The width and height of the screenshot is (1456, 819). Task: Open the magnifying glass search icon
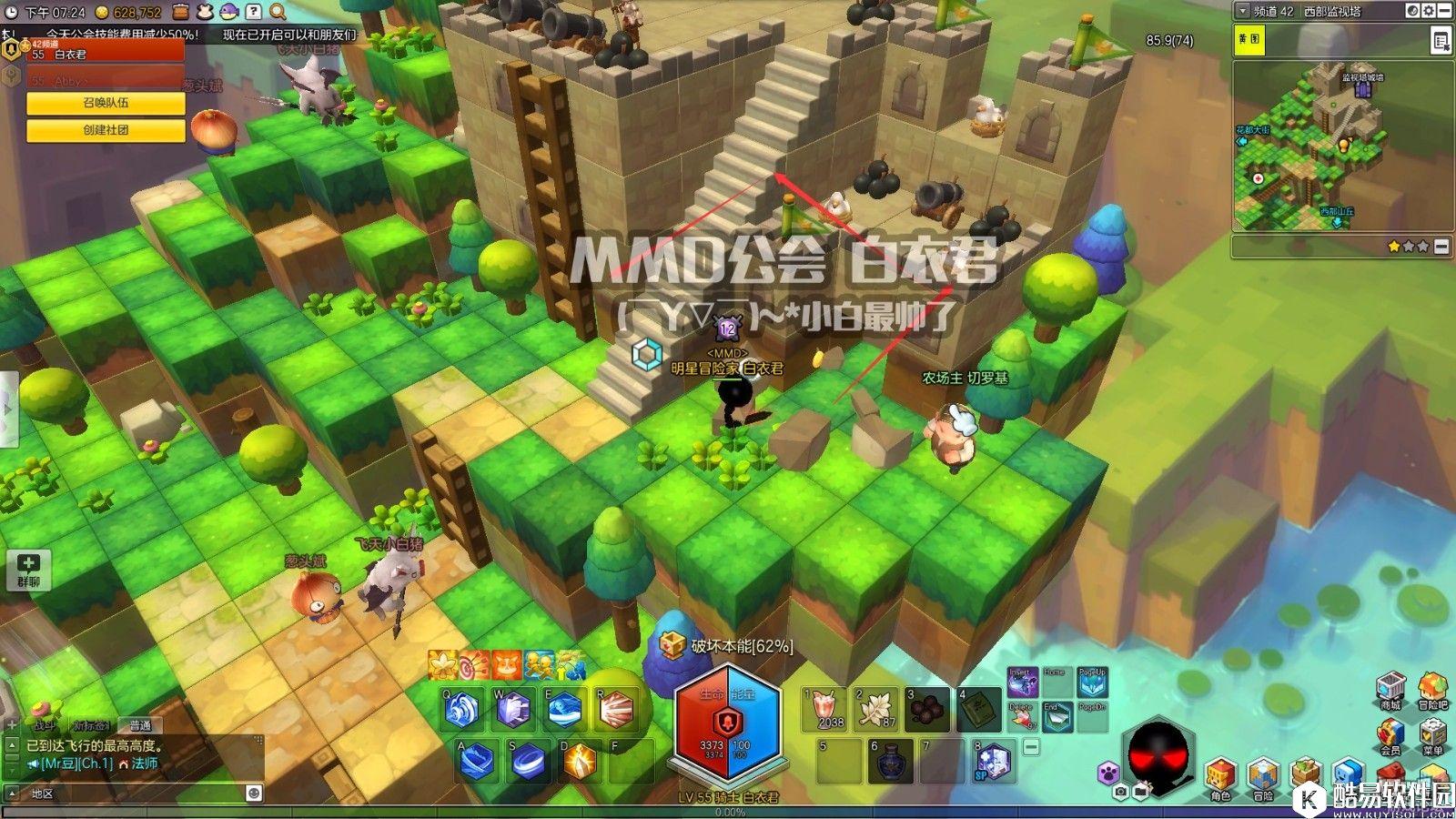point(278,12)
